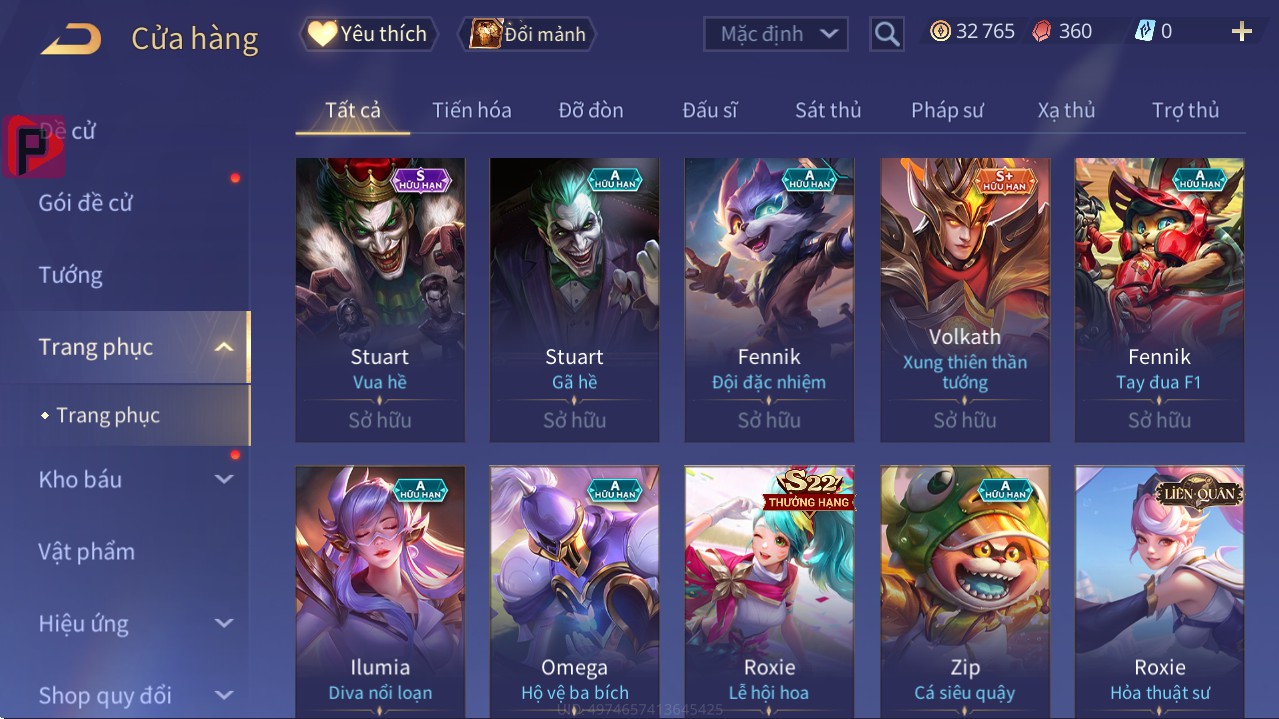Open the Vật phẩm section
The width and height of the screenshot is (1279, 719).
pyautogui.click(x=87, y=551)
